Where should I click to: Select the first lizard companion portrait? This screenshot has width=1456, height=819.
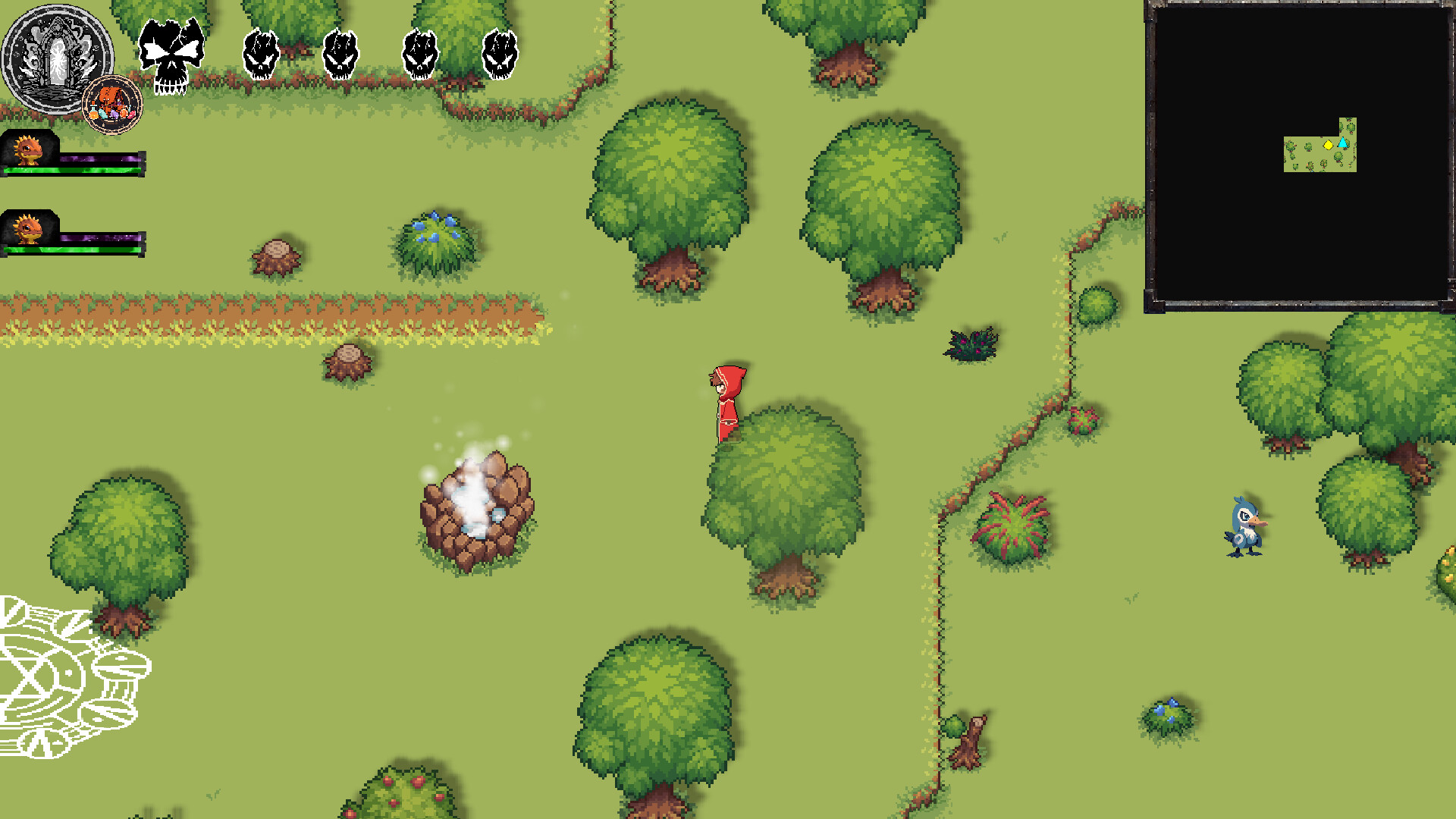pyautogui.click(x=29, y=149)
